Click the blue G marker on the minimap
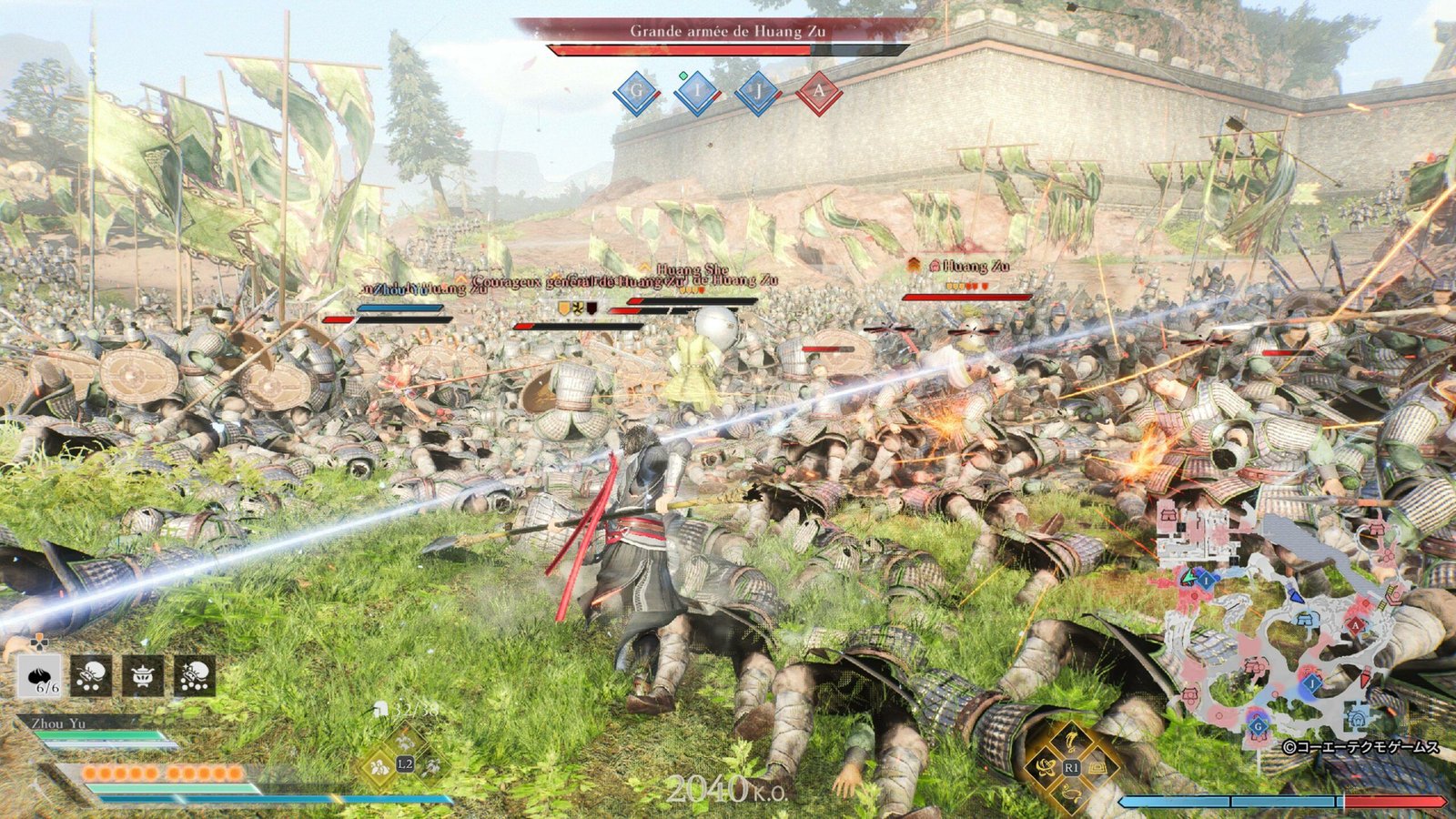This screenshot has height=819, width=1456. [x=1259, y=726]
